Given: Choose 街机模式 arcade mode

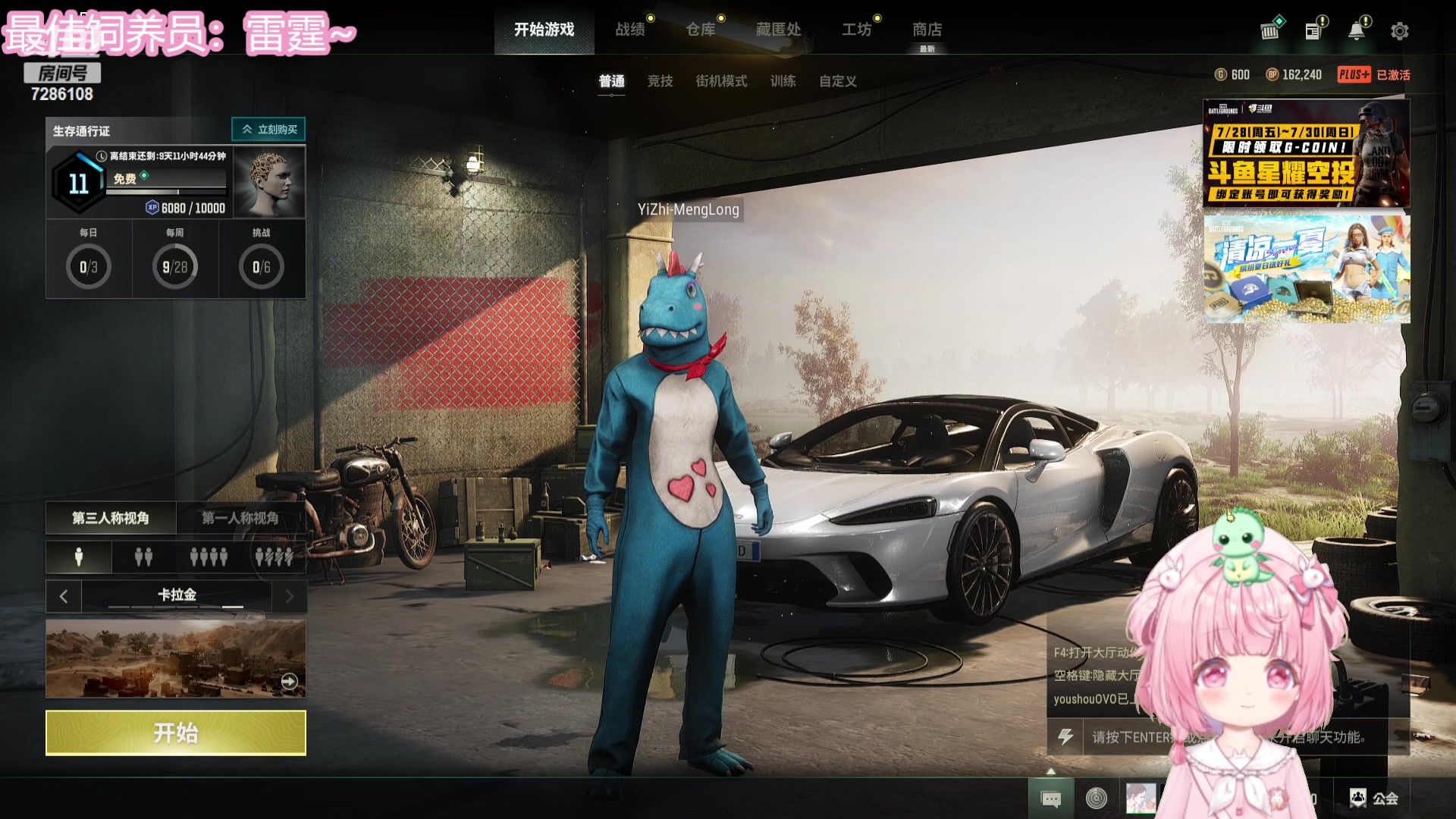Looking at the screenshot, I should pos(721,81).
